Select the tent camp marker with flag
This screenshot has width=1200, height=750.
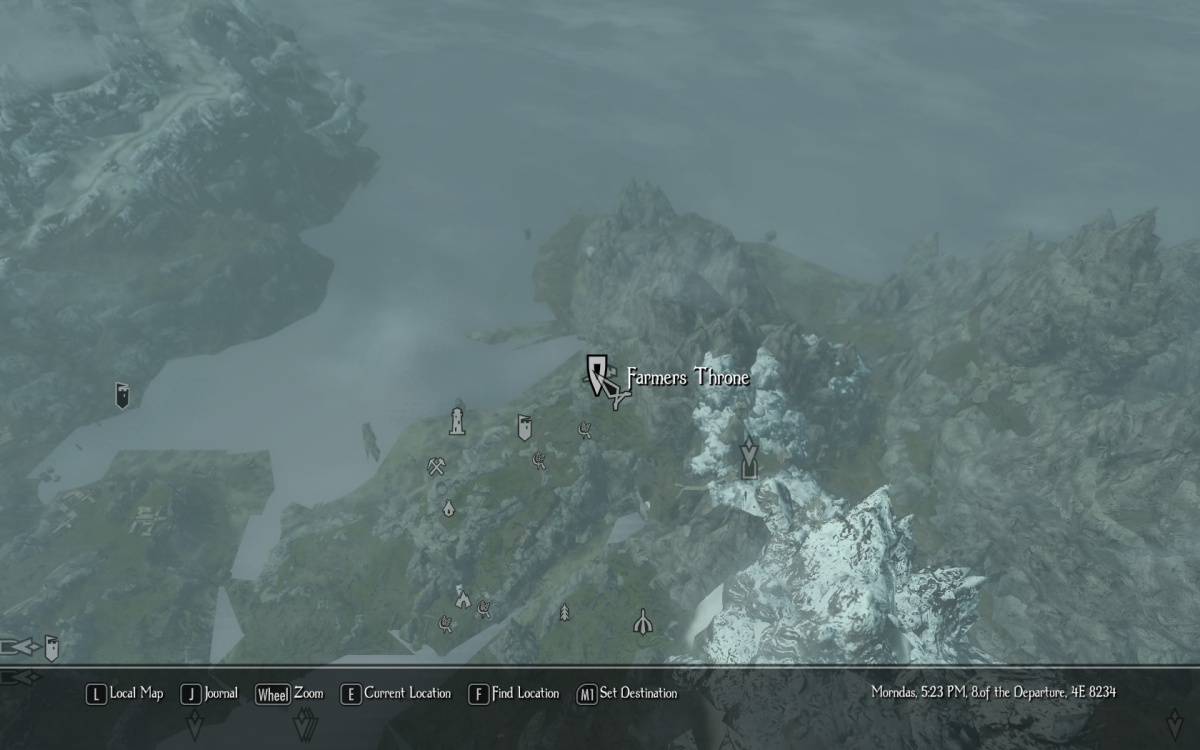tap(462, 598)
